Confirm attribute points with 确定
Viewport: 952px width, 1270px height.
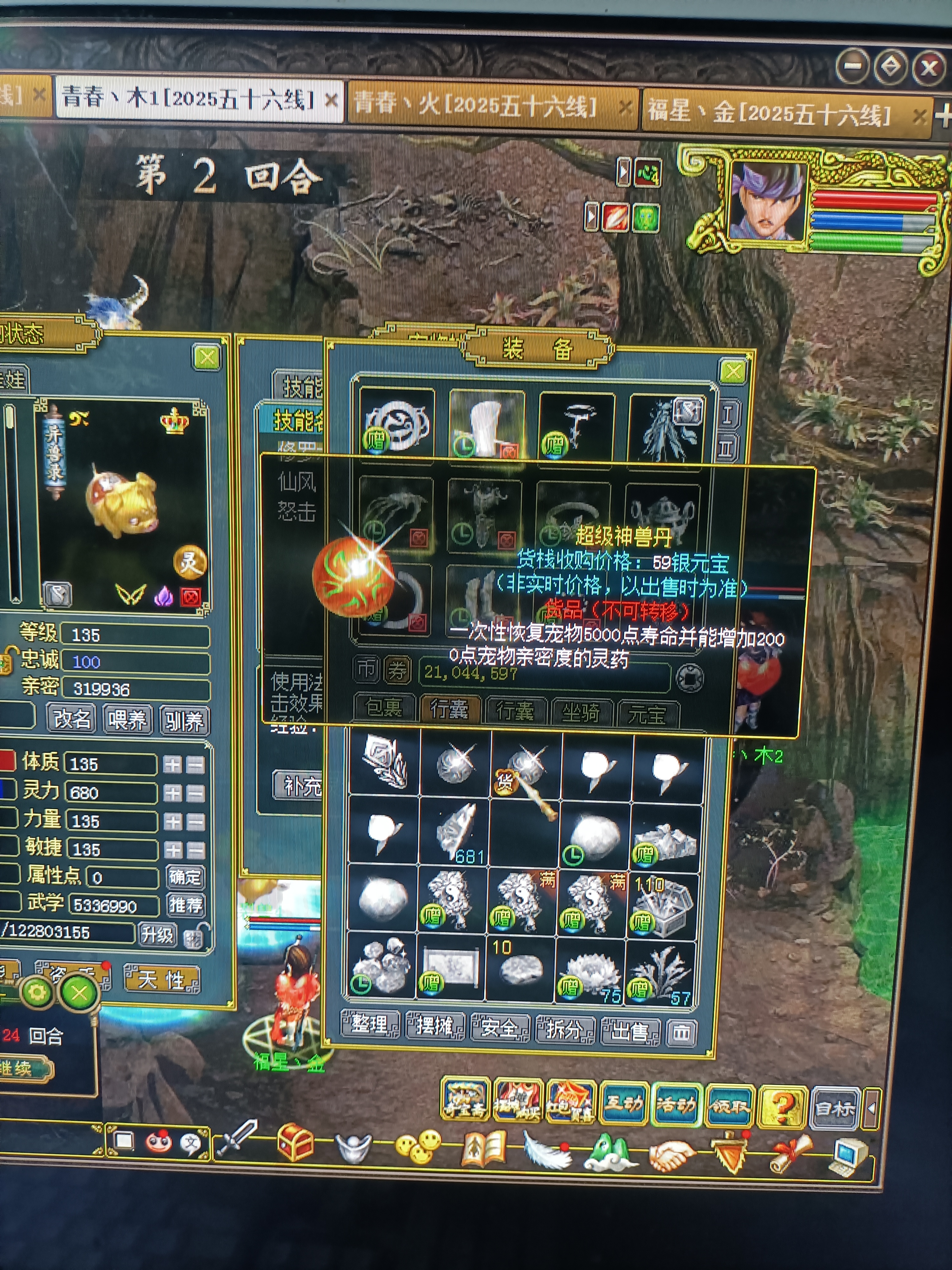click(184, 877)
